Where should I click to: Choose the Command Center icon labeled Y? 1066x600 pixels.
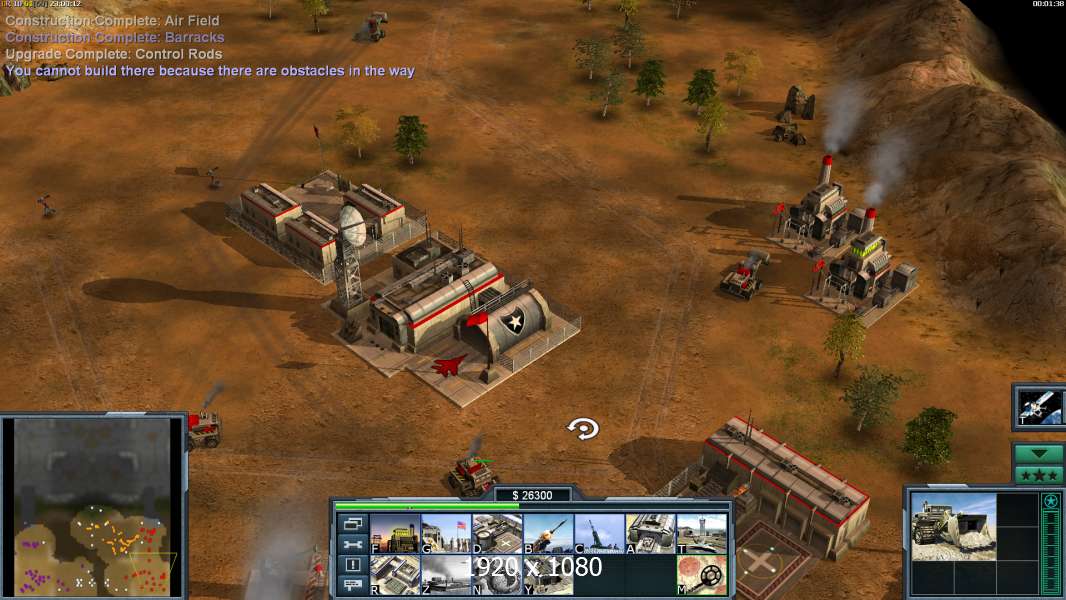point(548,575)
